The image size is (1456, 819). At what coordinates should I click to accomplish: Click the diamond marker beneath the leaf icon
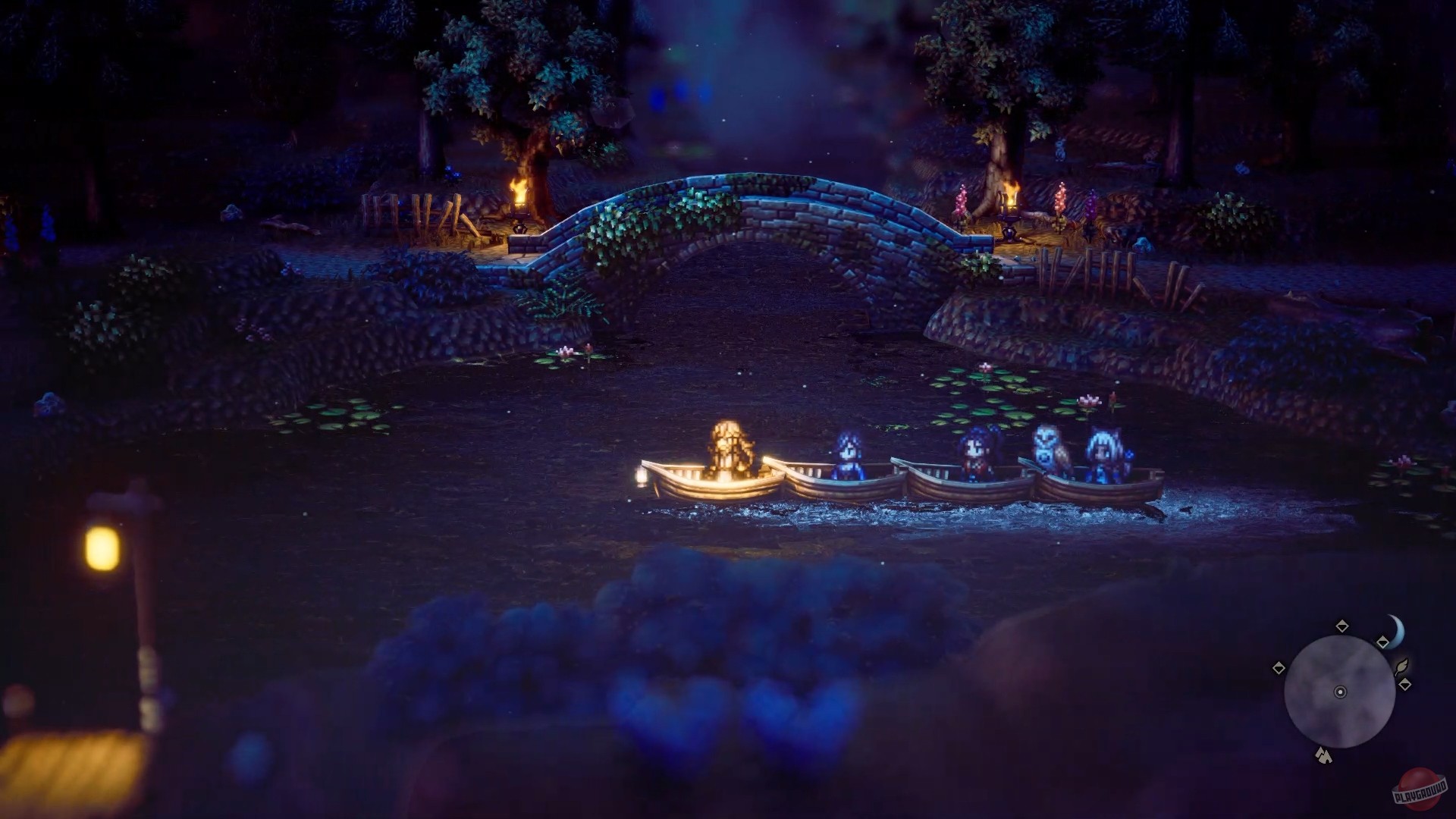pos(1404,682)
